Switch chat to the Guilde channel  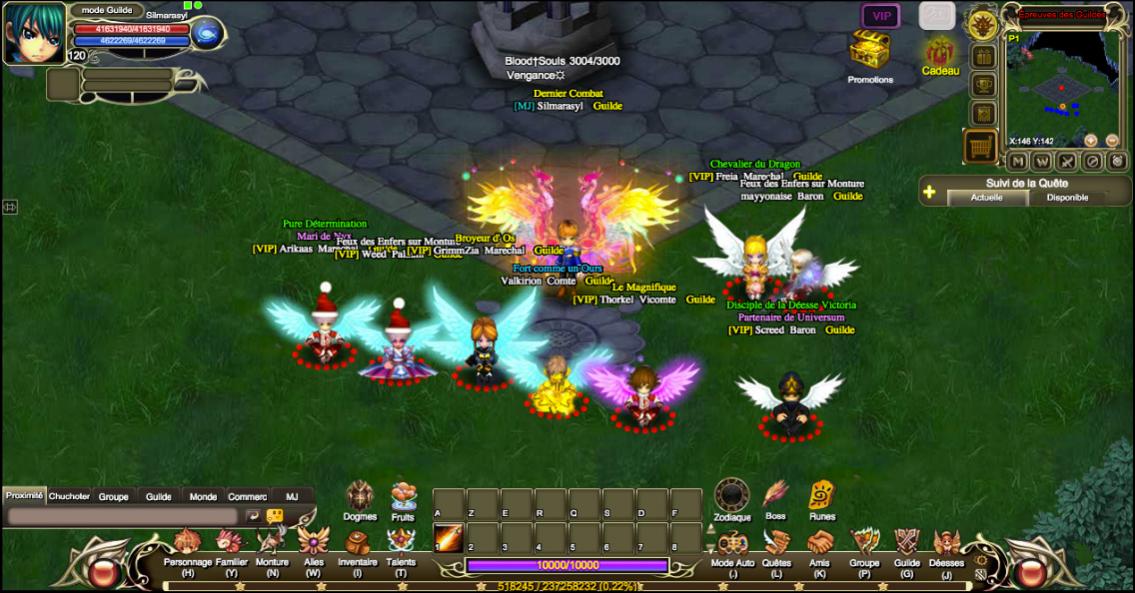tap(158, 496)
